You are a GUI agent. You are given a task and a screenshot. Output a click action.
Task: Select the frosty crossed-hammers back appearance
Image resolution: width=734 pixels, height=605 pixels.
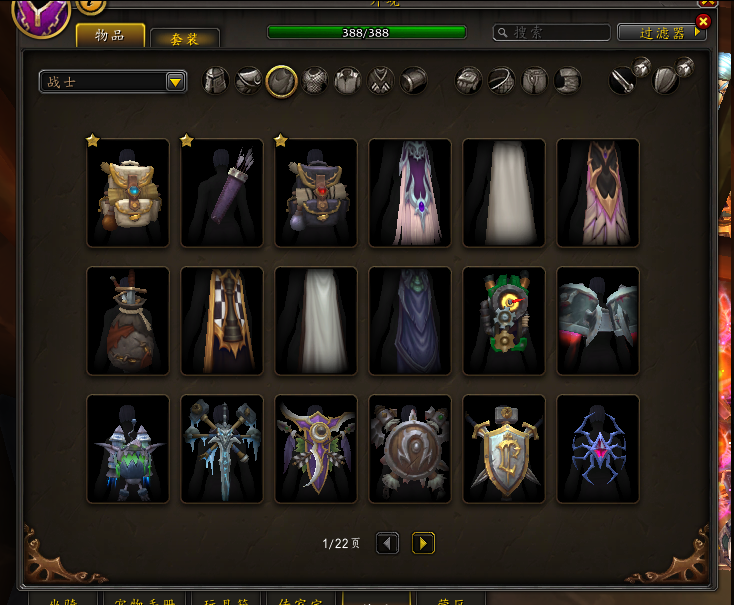click(x=222, y=449)
